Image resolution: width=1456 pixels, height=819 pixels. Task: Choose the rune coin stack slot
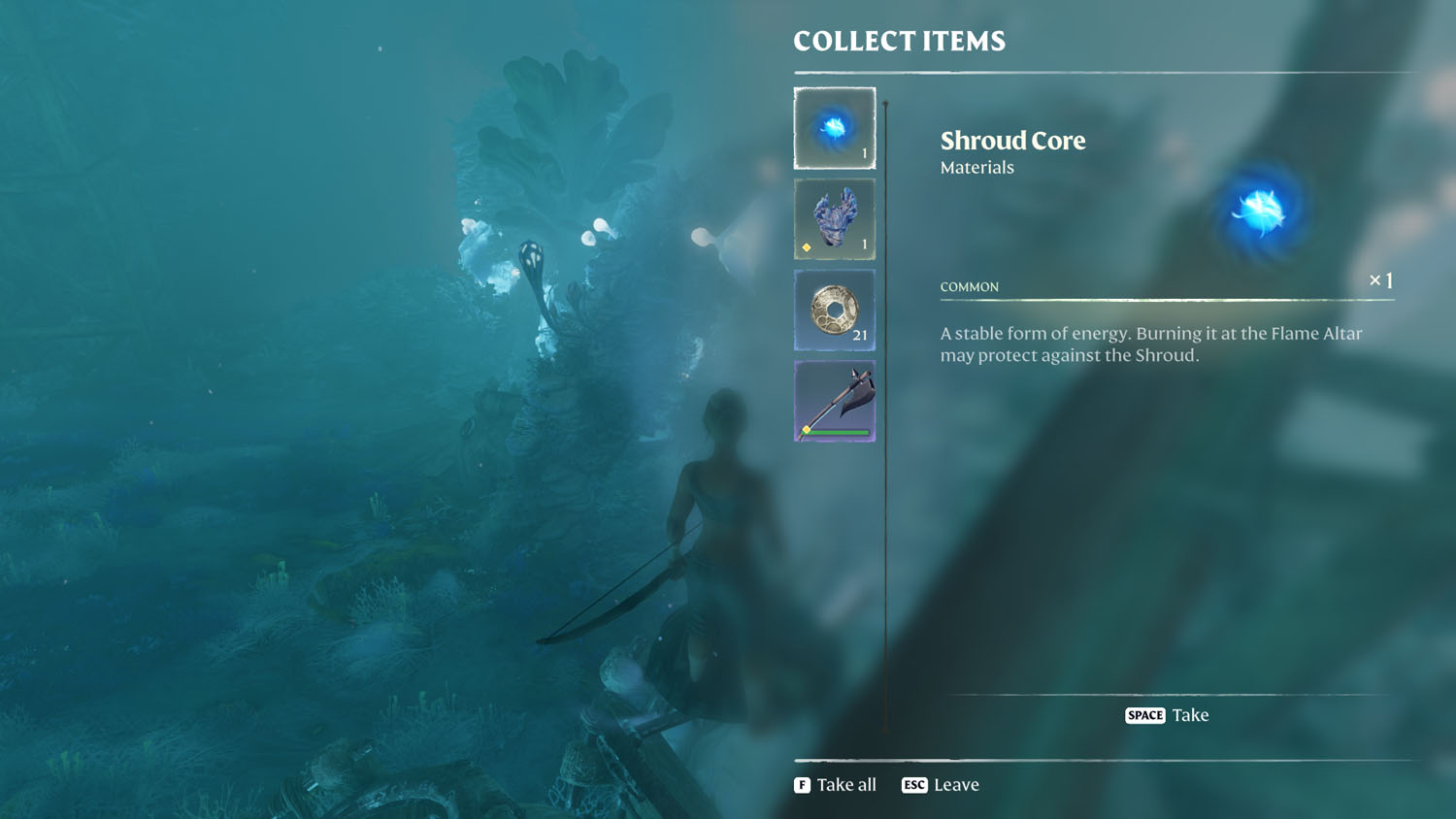click(x=834, y=311)
